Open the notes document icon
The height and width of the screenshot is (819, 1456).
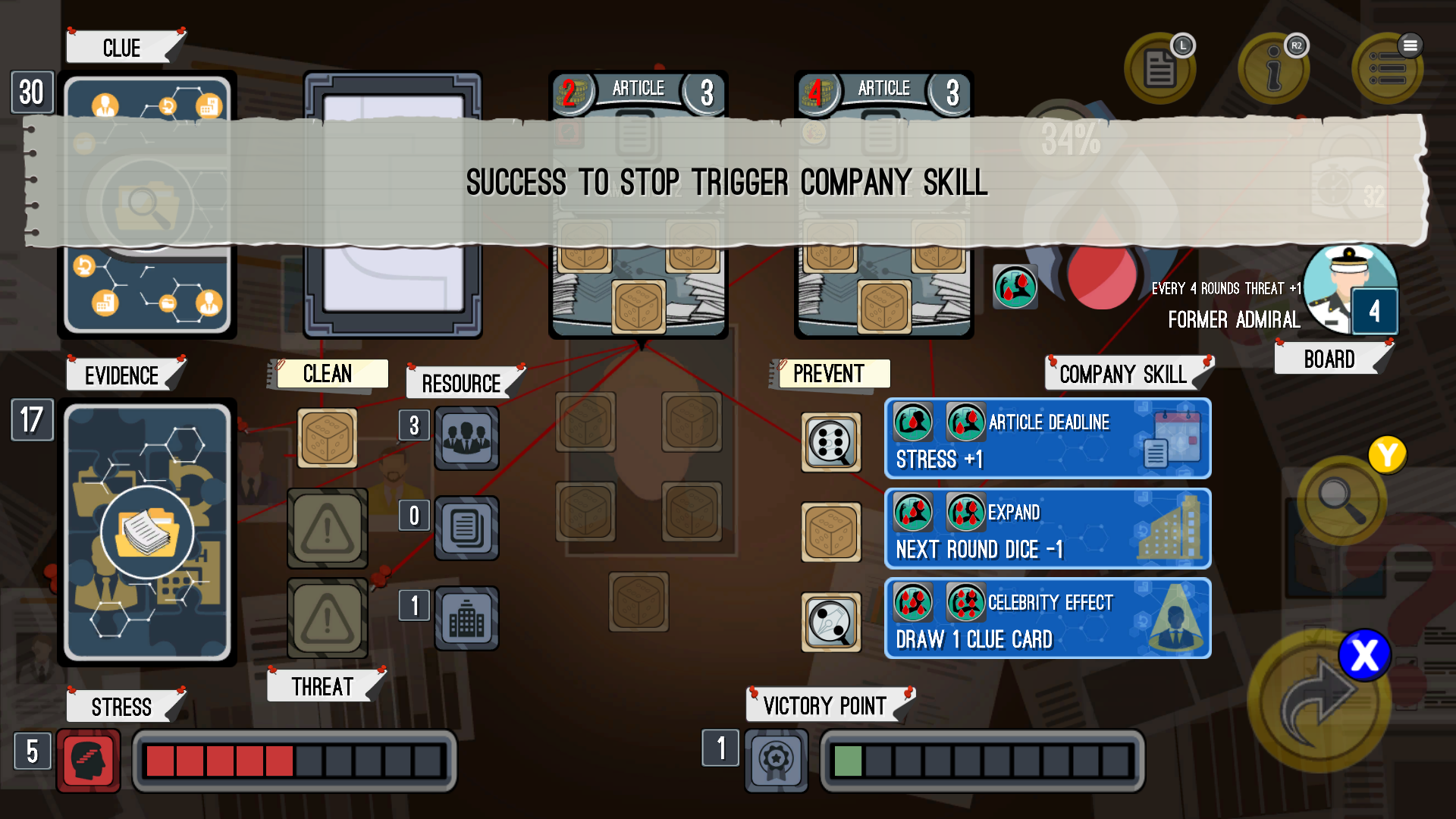click(1159, 68)
